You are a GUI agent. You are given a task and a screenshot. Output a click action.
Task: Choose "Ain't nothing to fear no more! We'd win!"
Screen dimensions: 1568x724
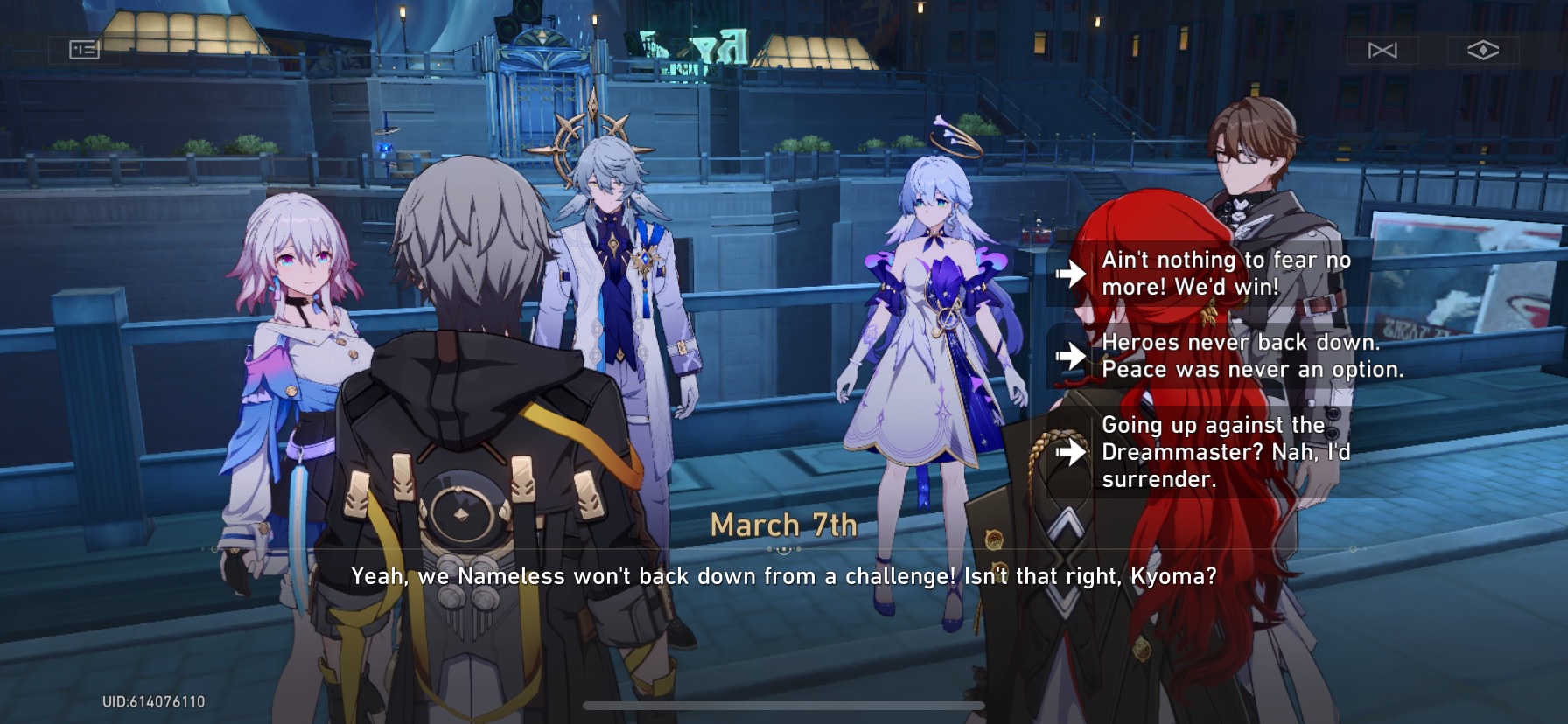coord(1221,272)
